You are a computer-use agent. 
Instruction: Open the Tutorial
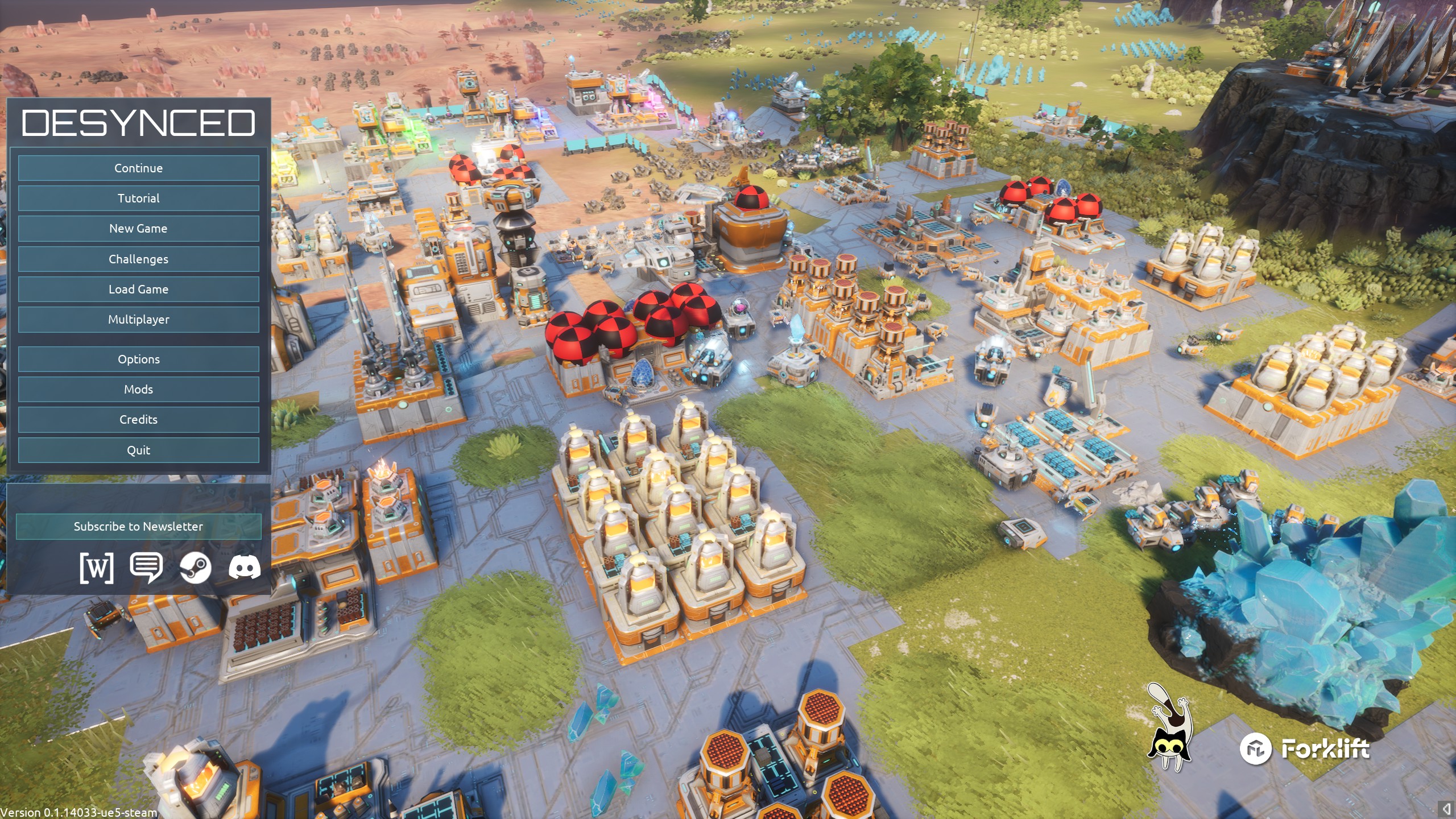138,198
